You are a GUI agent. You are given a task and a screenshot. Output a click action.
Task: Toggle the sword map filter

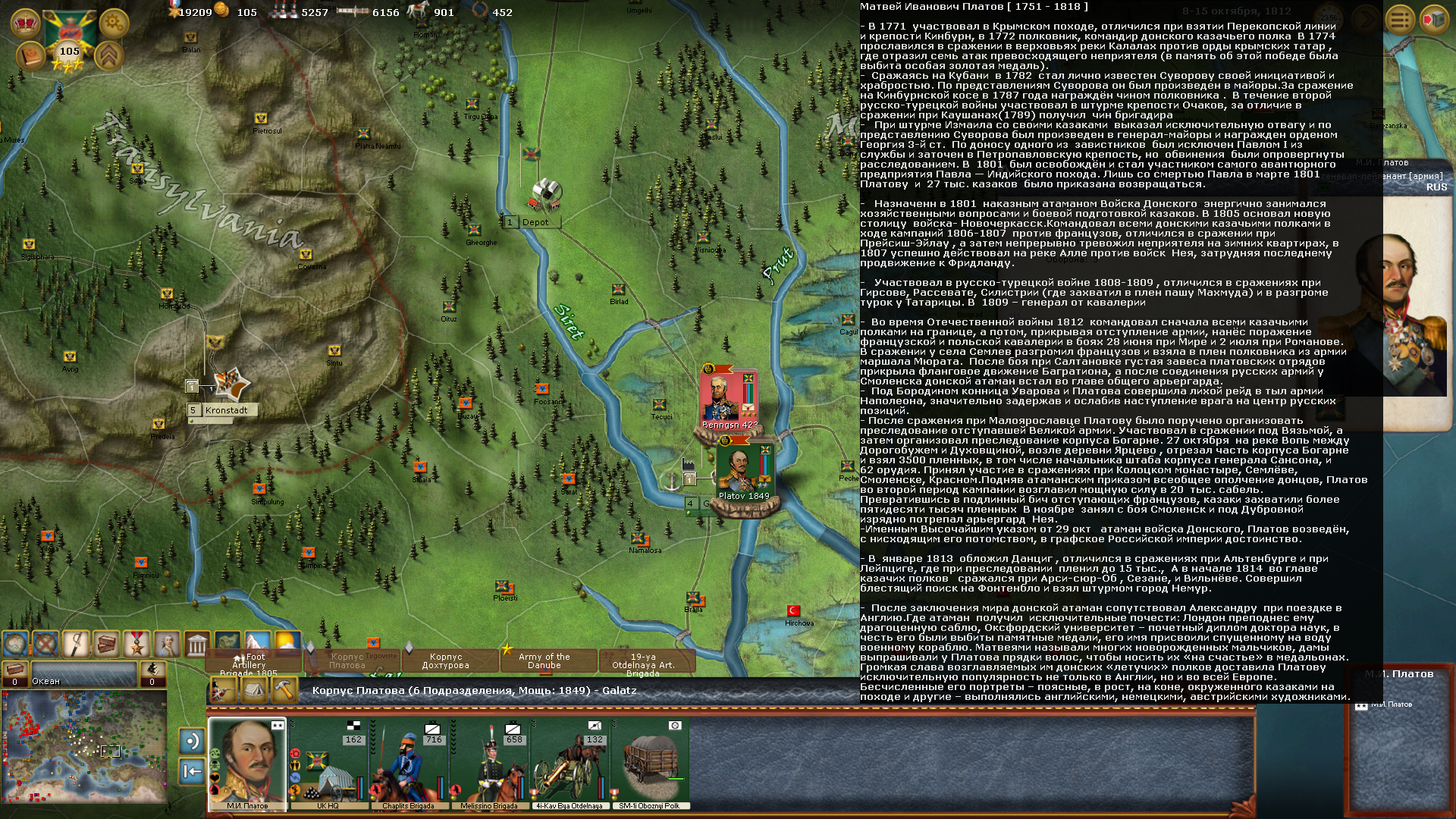tap(76, 645)
